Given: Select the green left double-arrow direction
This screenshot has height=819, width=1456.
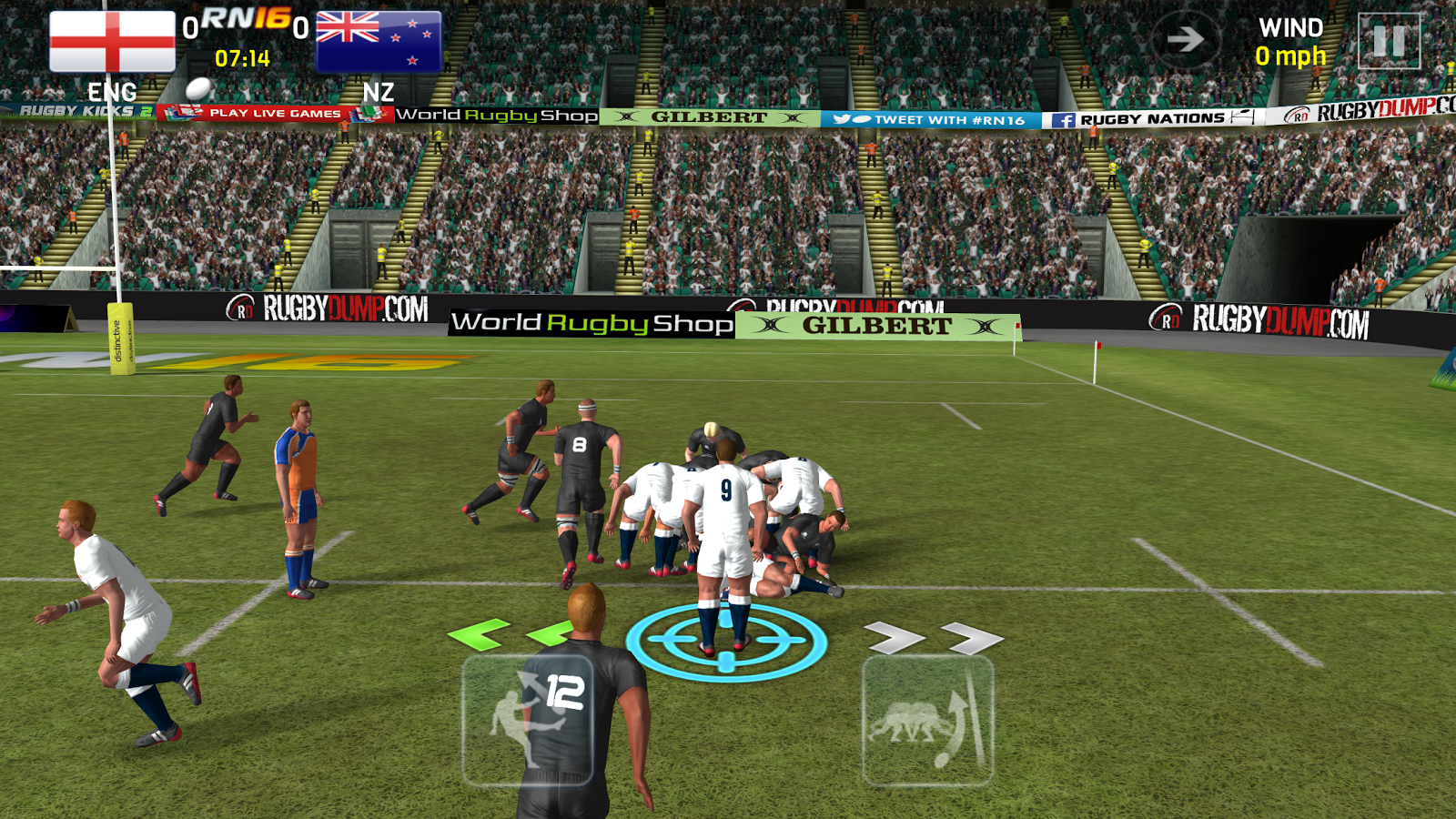Looking at the screenshot, I should [511, 634].
